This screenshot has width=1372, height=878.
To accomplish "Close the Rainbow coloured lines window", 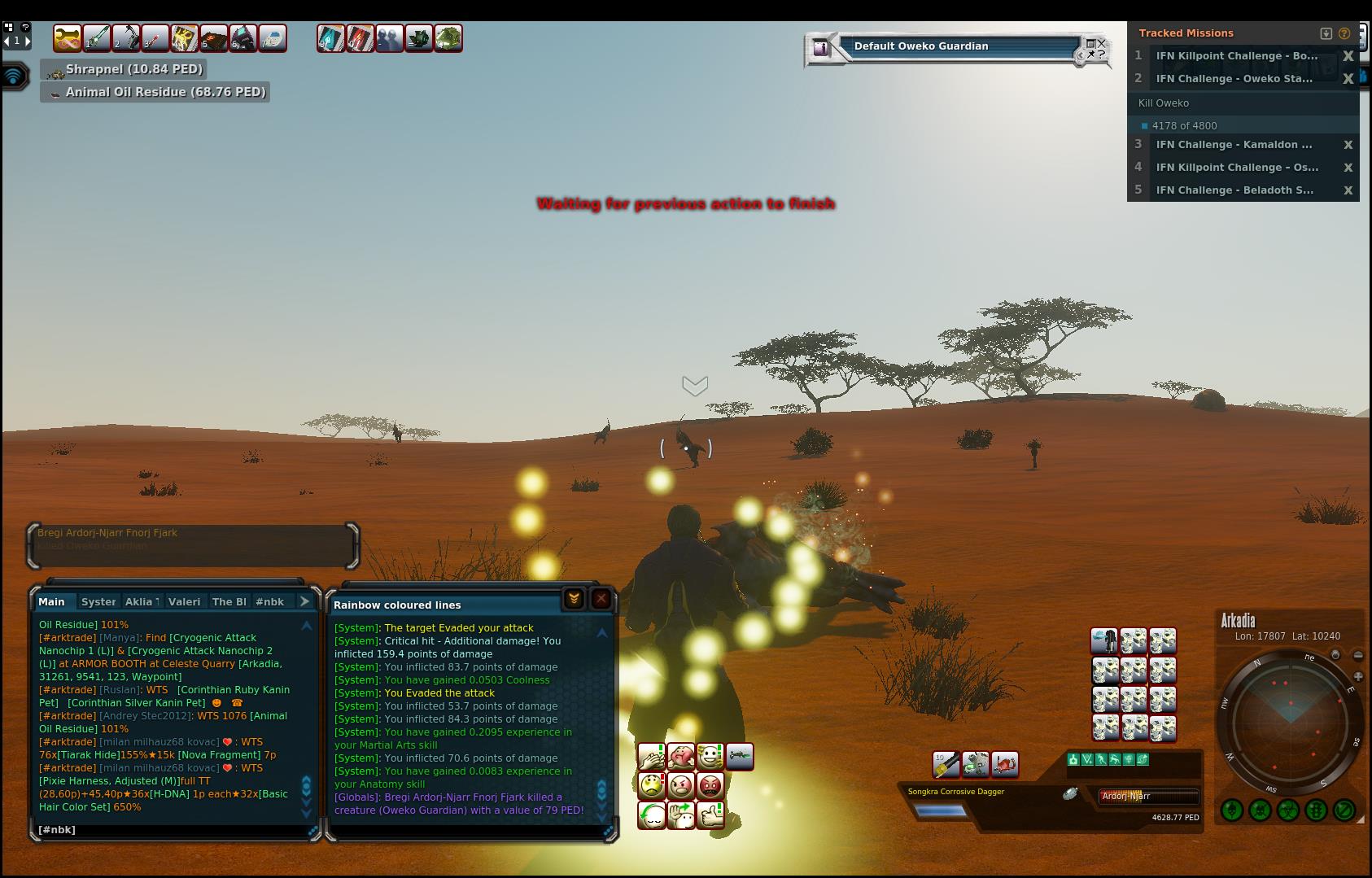I will pyautogui.click(x=601, y=600).
